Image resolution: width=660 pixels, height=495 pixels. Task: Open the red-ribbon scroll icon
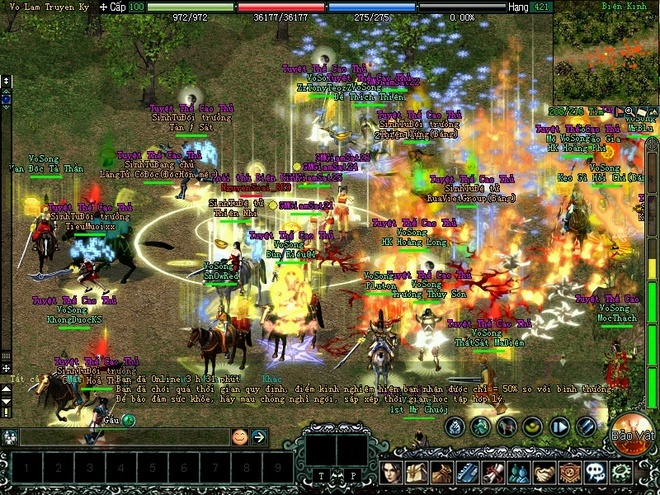(493, 472)
